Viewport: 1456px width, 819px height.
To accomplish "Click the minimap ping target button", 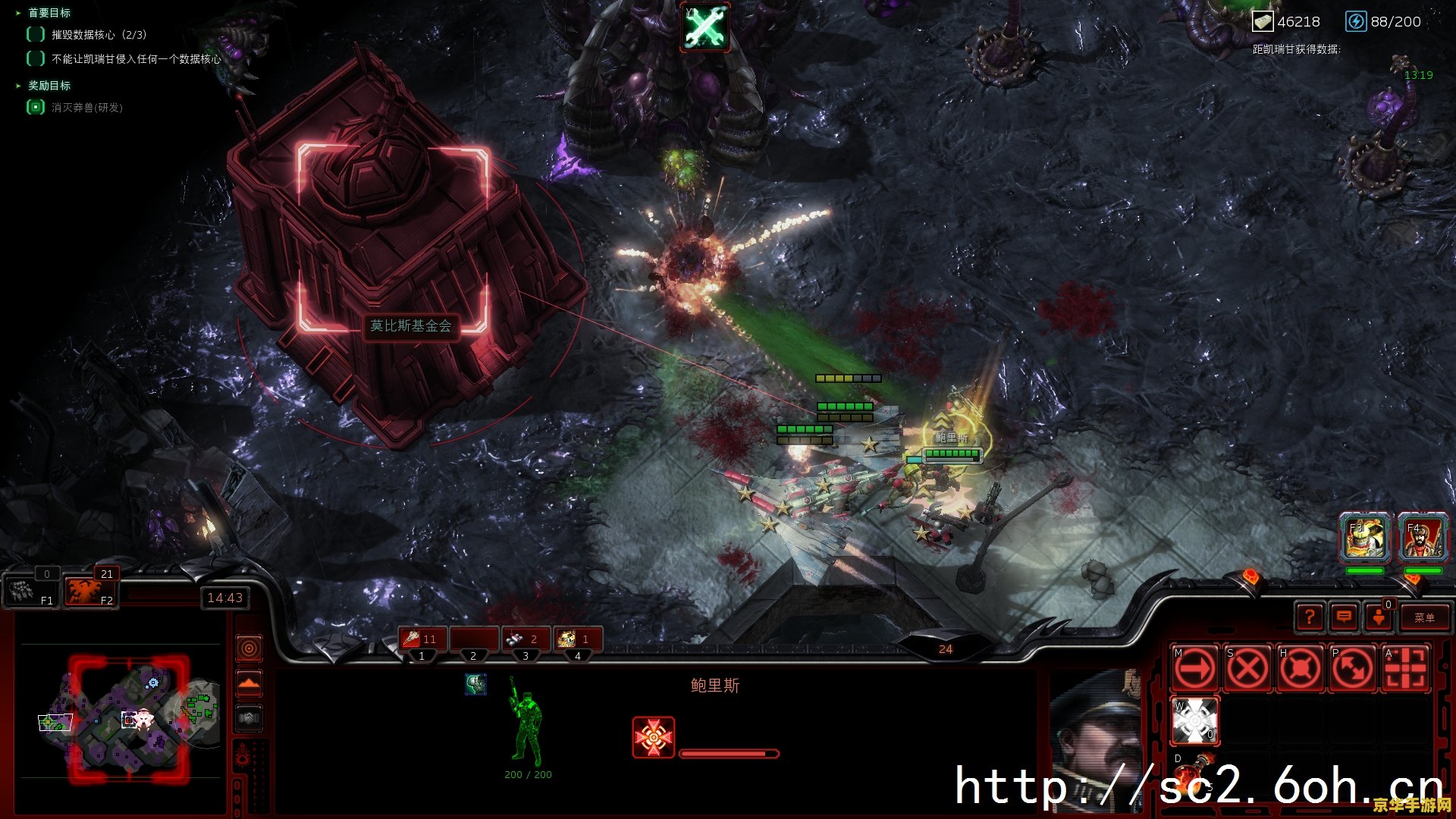I will [x=249, y=648].
